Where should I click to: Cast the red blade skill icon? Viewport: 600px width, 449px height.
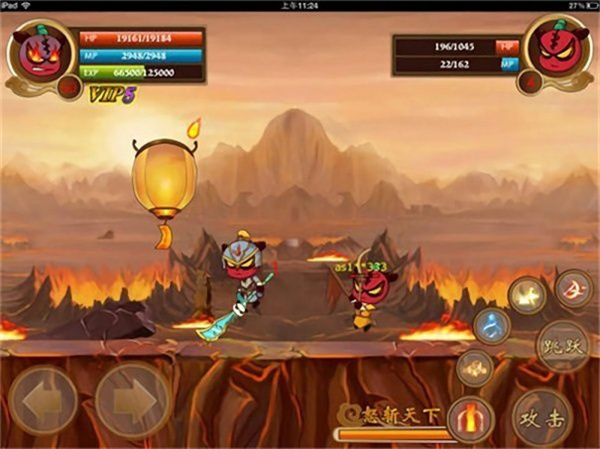tap(573, 288)
